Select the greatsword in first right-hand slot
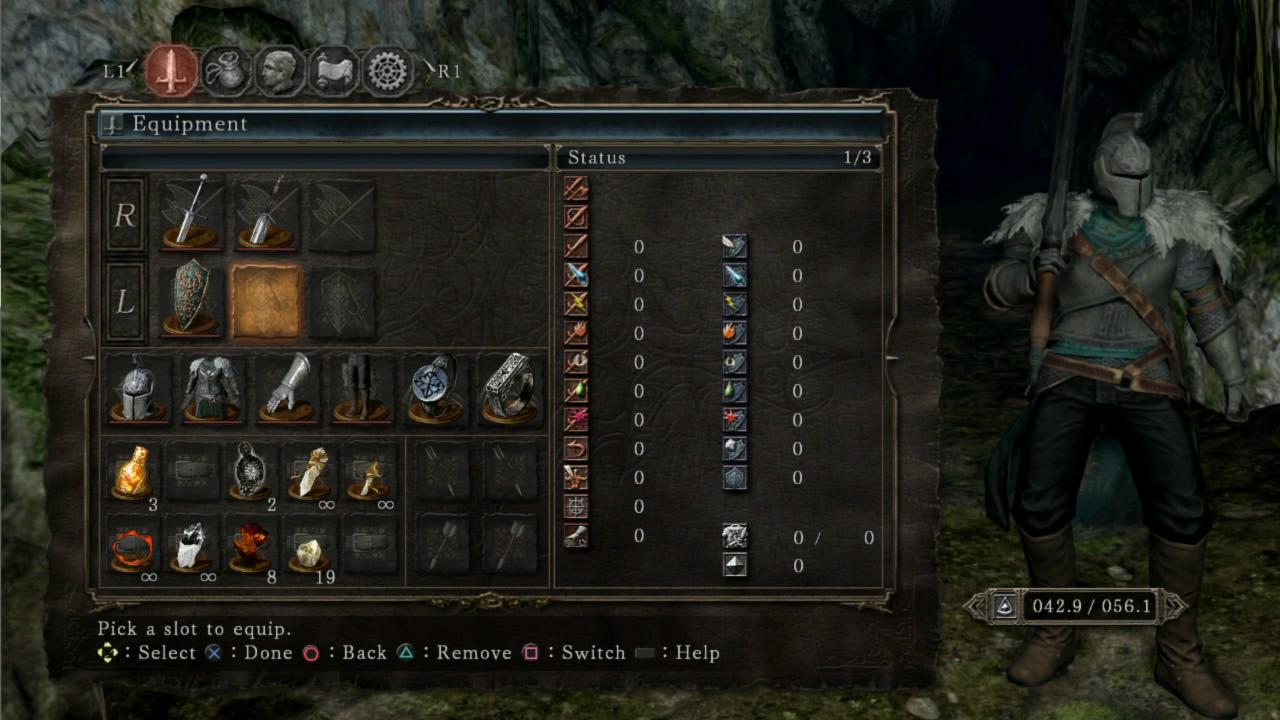1280x720 pixels. pyautogui.click(x=190, y=214)
